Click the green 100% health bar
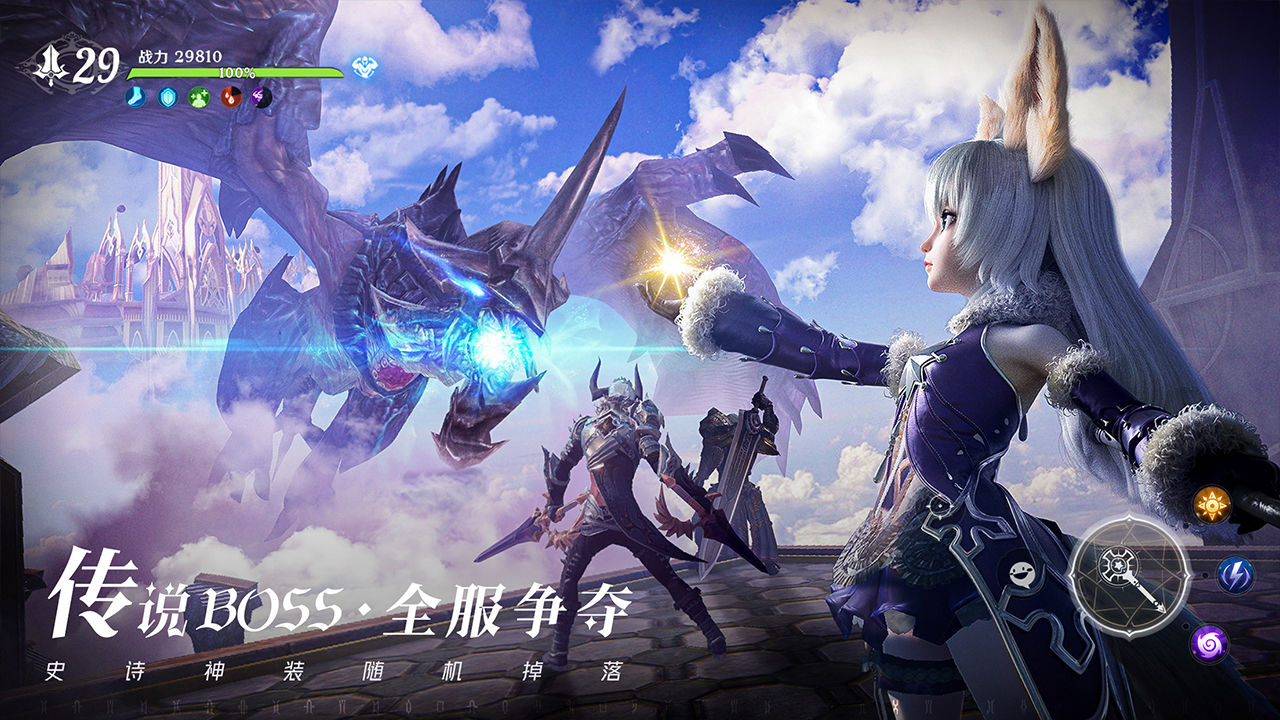The image size is (1280, 720). tap(237, 73)
